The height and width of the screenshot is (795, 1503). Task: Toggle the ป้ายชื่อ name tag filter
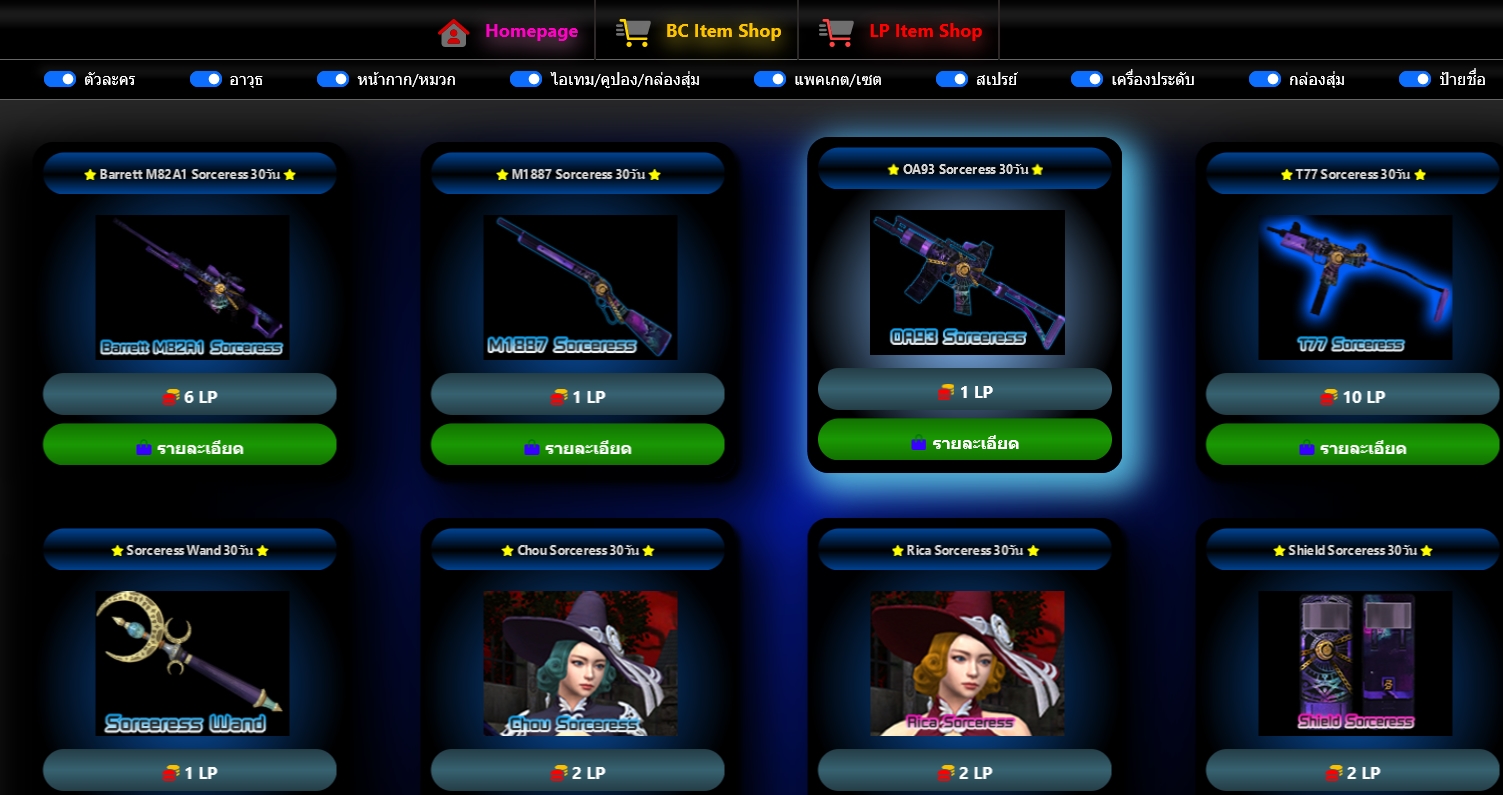(1415, 79)
